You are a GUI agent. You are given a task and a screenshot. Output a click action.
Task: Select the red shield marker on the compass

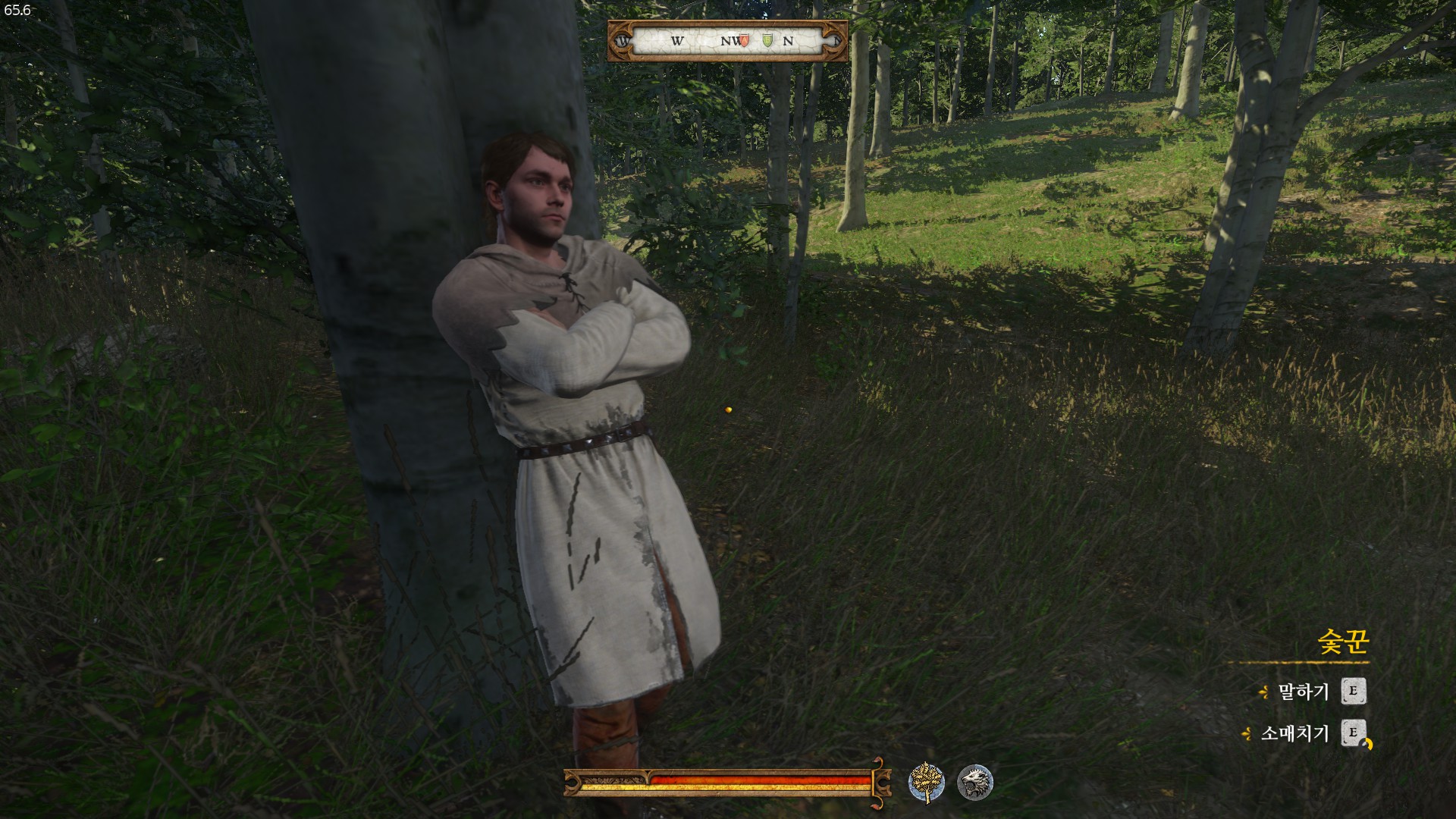745,41
